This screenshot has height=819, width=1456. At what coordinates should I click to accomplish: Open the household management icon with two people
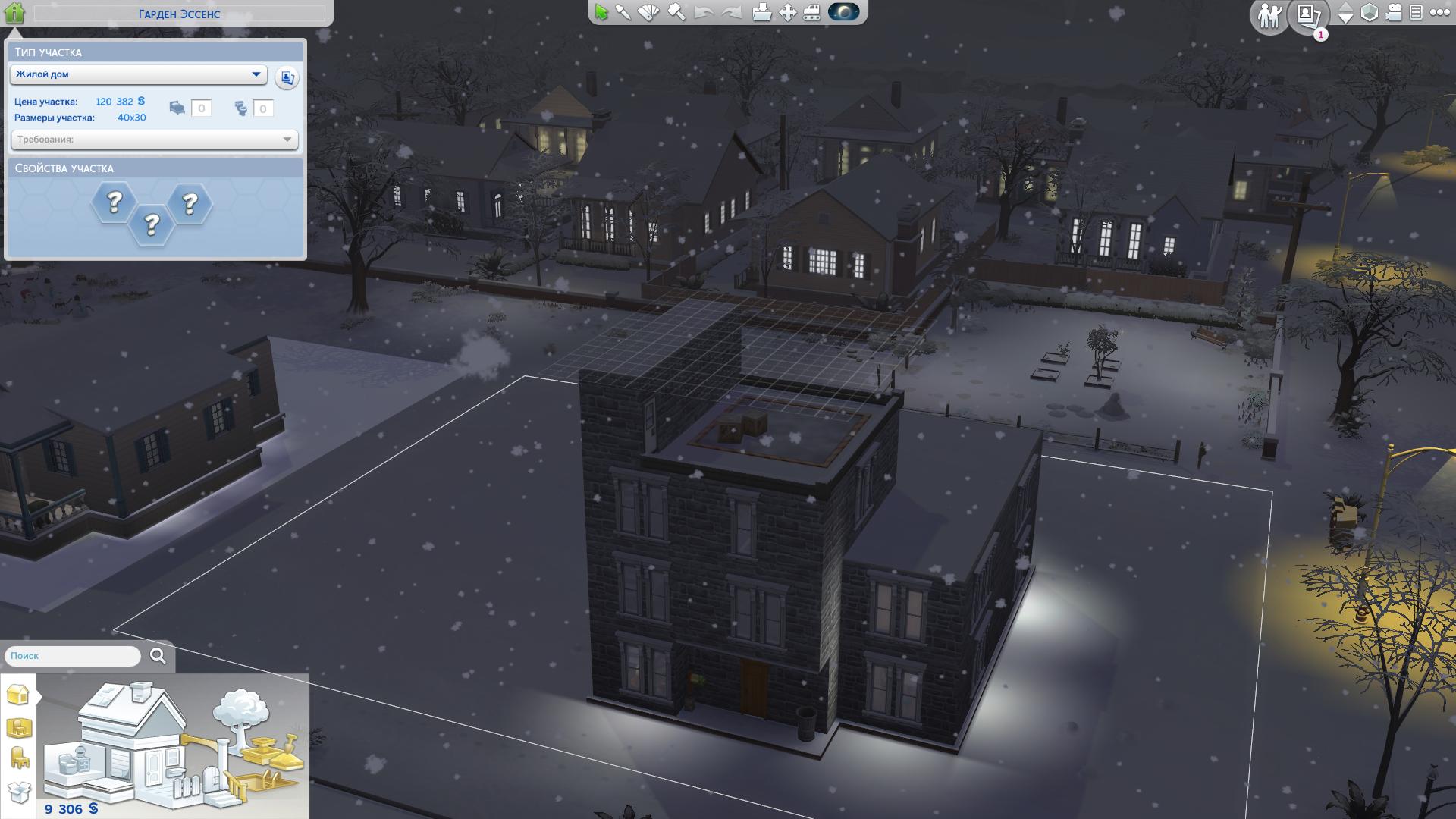click(x=1269, y=15)
